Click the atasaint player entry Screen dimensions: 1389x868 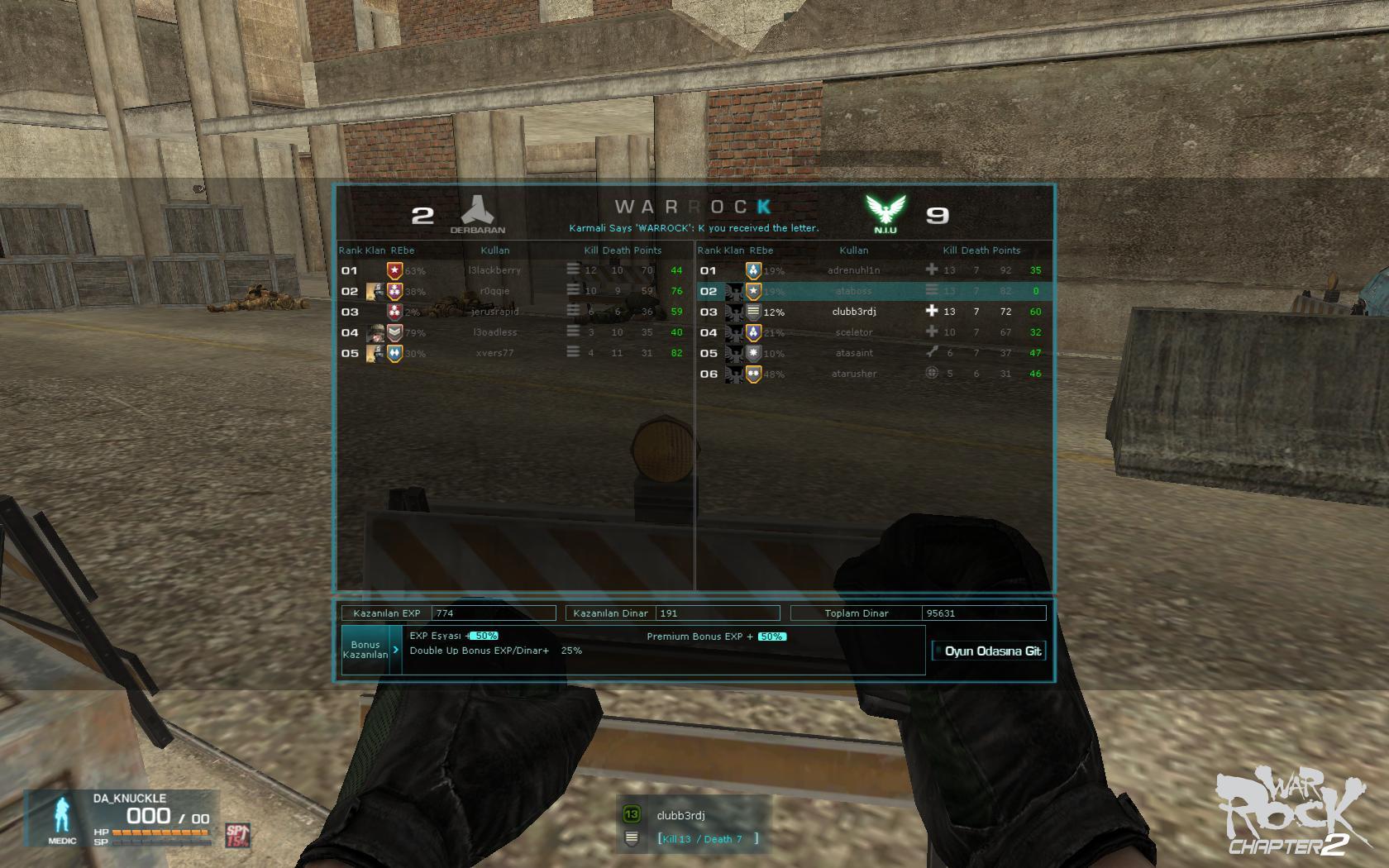click(x=854, y=353)
